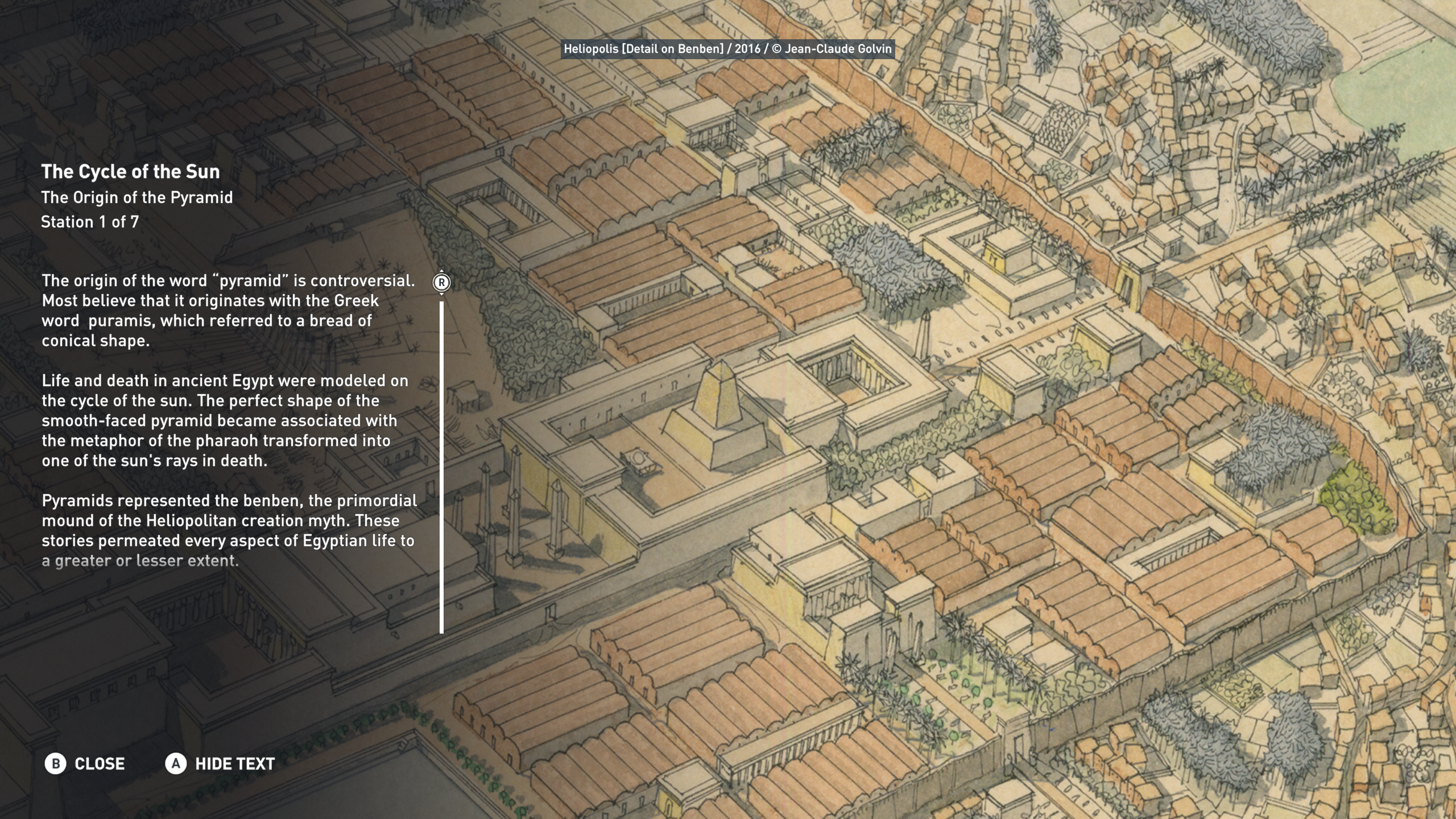This screenshot has height=819, width=1456.
Task: Close the Cycle of the Sun panel
Action: (85, 763)
